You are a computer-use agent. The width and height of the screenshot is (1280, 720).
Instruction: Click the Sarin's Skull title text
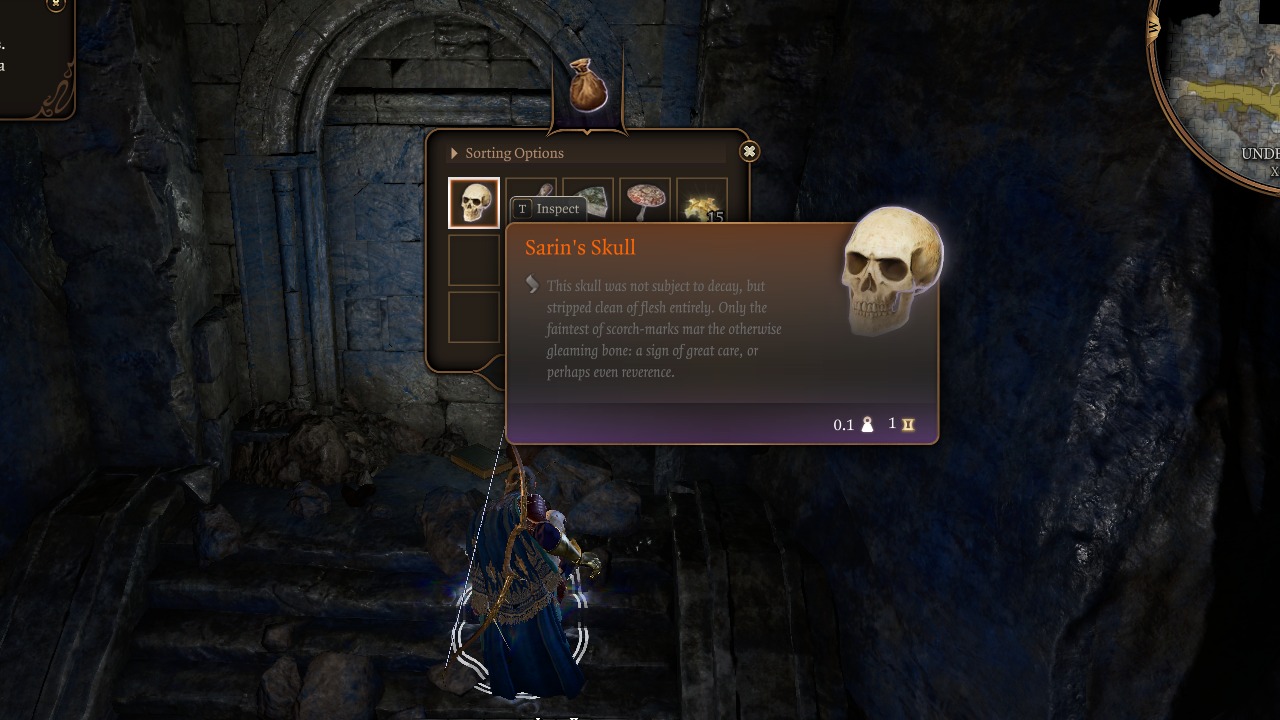point(580,247)
